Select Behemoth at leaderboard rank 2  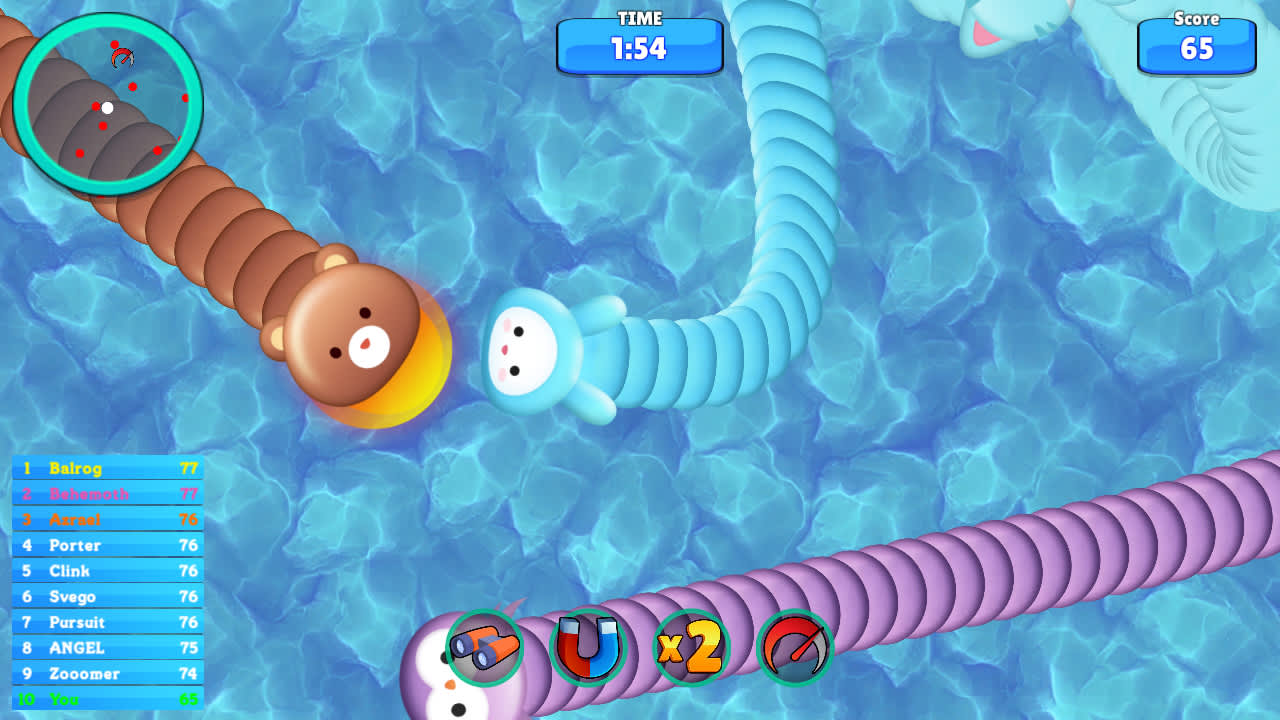pos(107,494)
